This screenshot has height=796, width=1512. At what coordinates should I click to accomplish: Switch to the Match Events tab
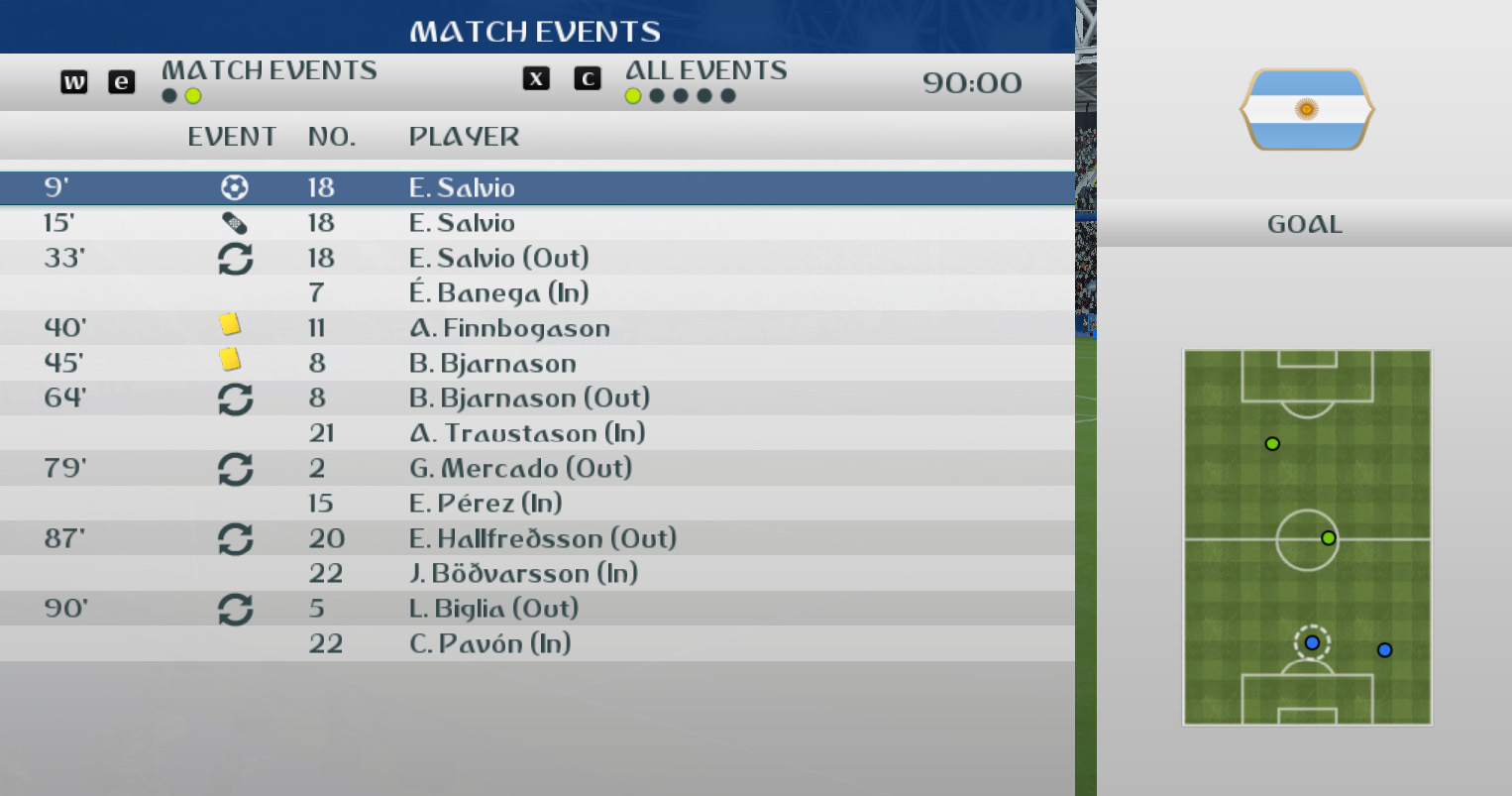pyautogui.click(x=269, y=71)
